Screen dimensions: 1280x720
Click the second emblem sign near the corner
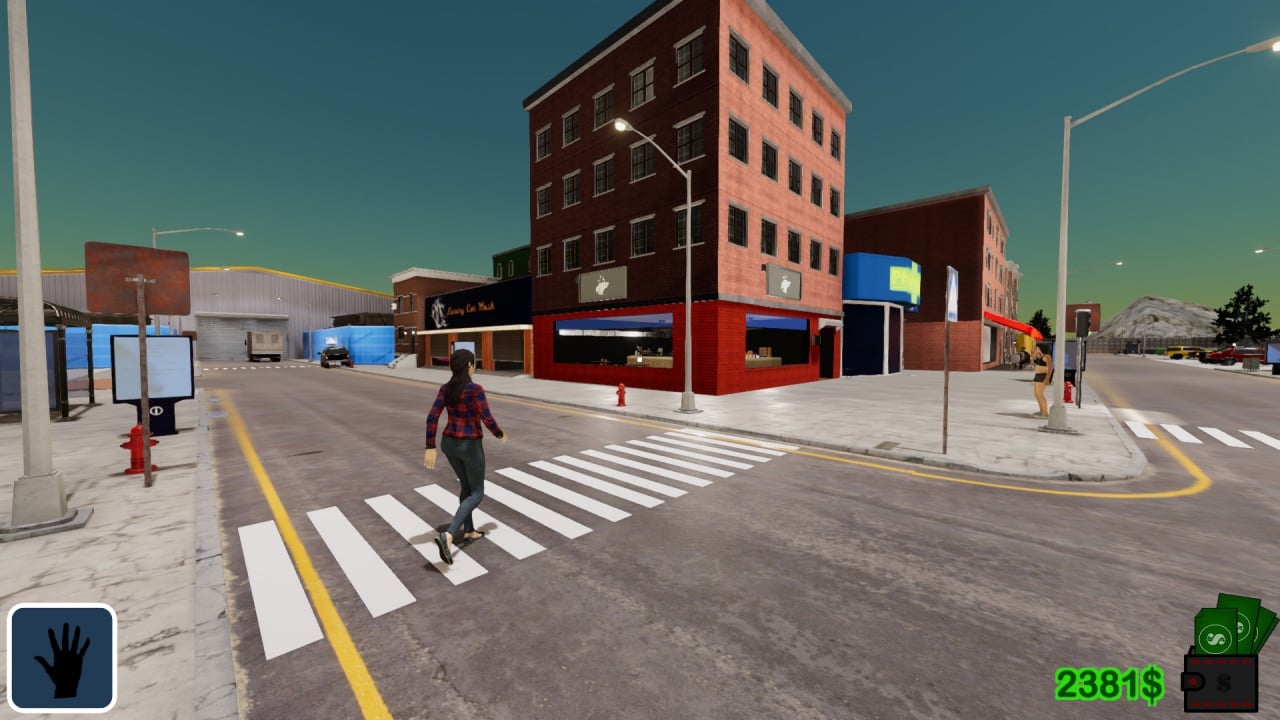pyautogui.click(x=783, y=282)
